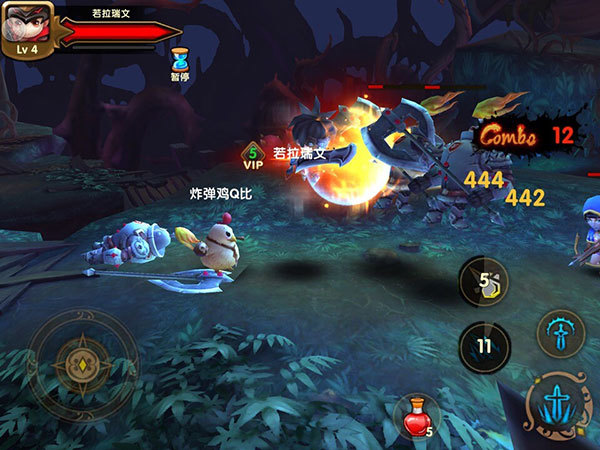Image resolution: width=600 pixels, height=450 pixels.
Task: Select the skill on cooldown showing 5
Action: [484, 282]
